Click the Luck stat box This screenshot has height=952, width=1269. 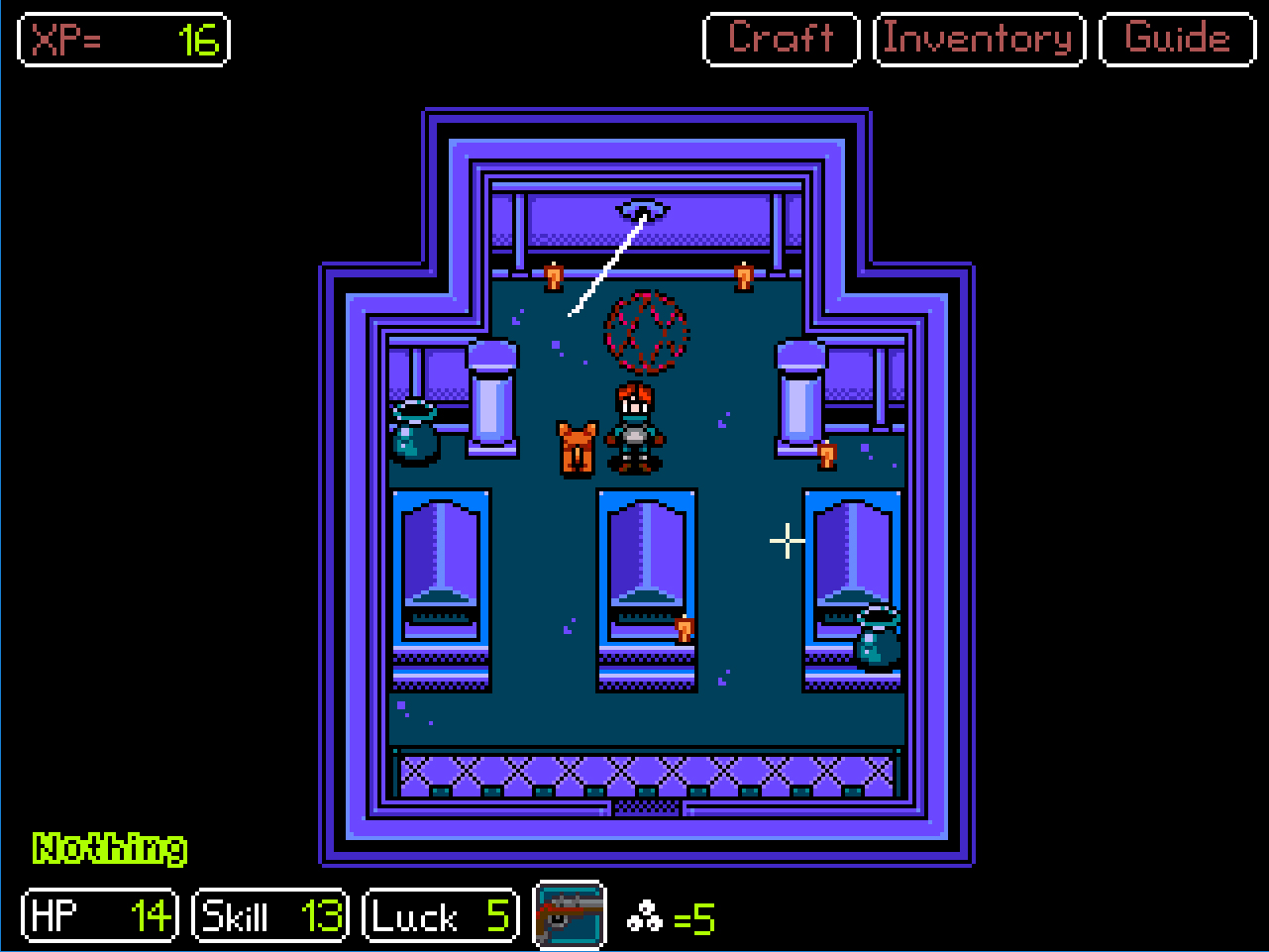[x=440, y=915]
